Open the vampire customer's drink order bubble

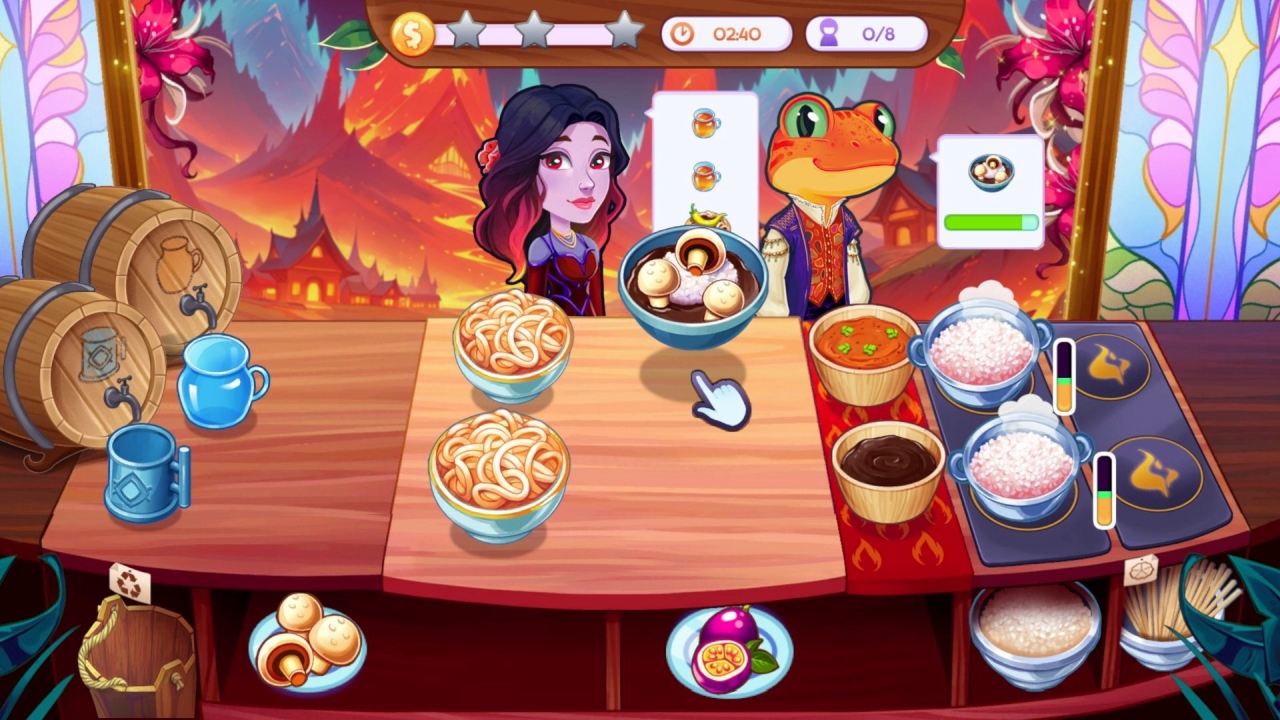coord(706,160)
